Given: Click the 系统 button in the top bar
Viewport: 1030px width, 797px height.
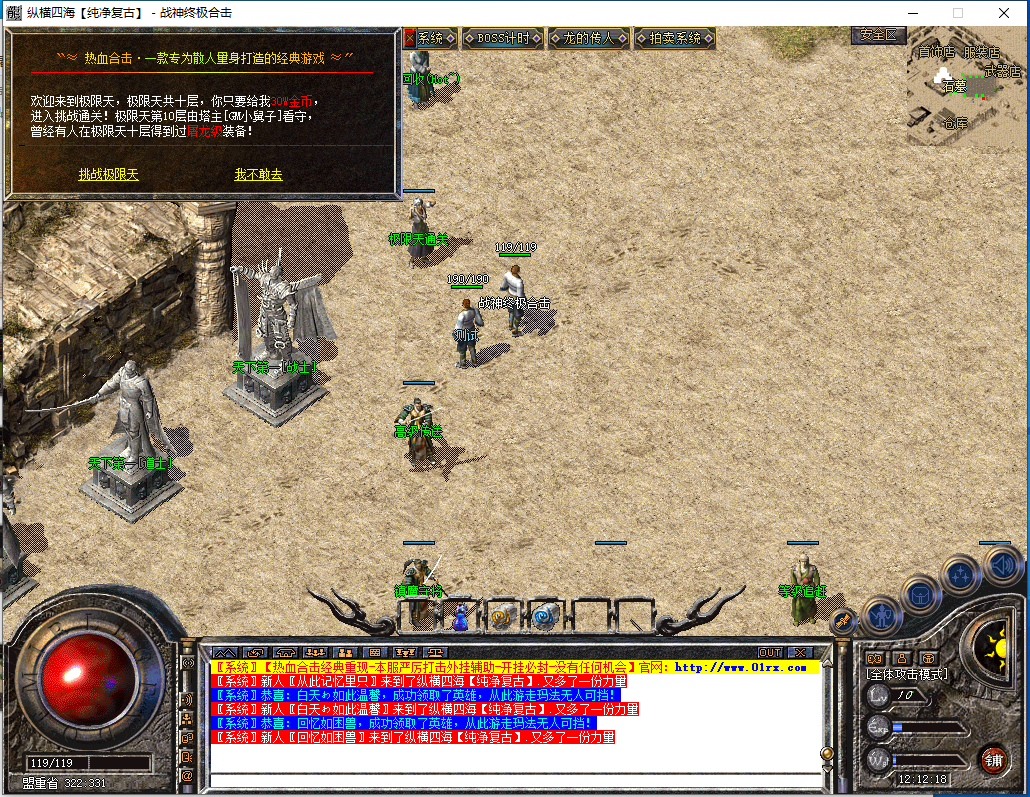Looking at the screenshot, I should 430,38.
